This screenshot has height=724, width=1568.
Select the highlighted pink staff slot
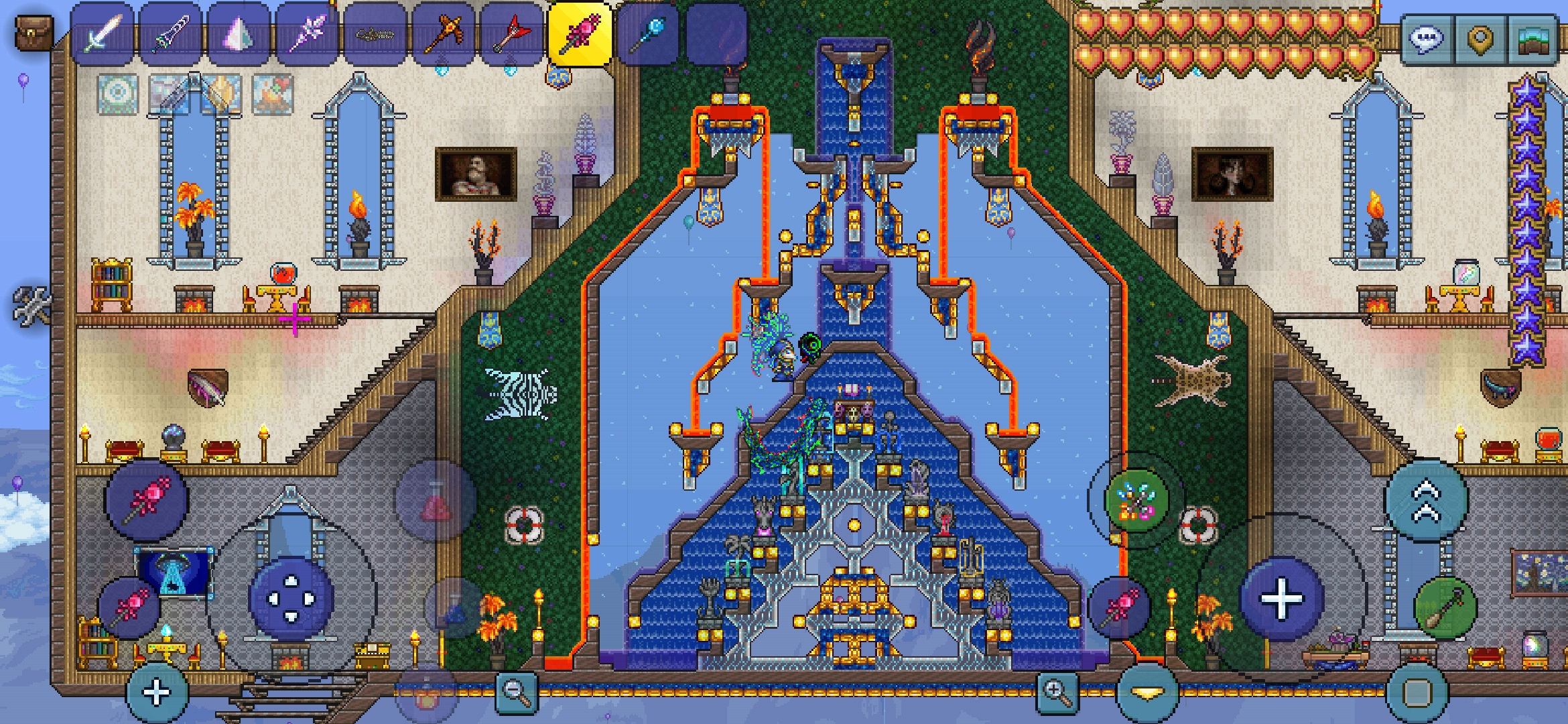pos(580,34)
